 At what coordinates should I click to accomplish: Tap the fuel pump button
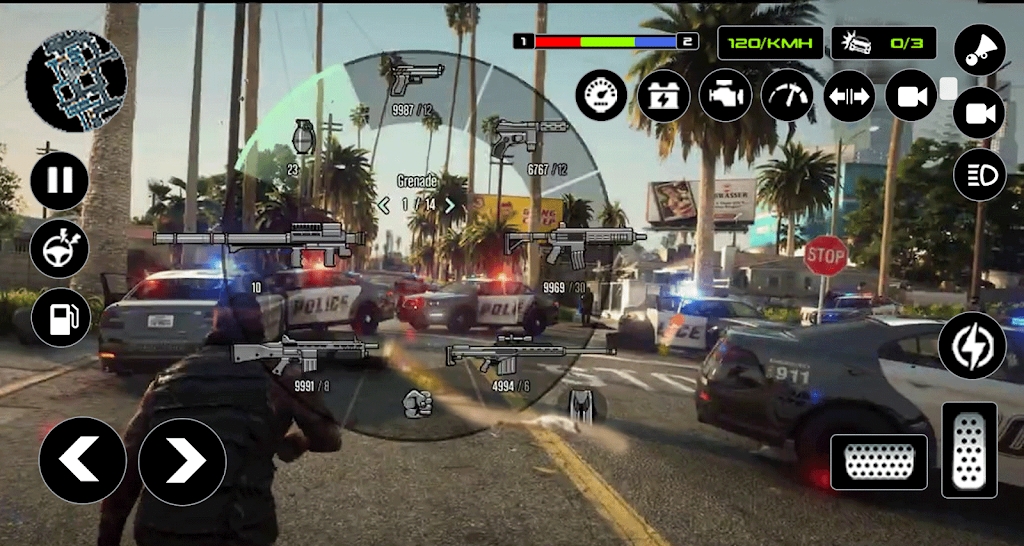pyautogui.click(x=60, y=317)
